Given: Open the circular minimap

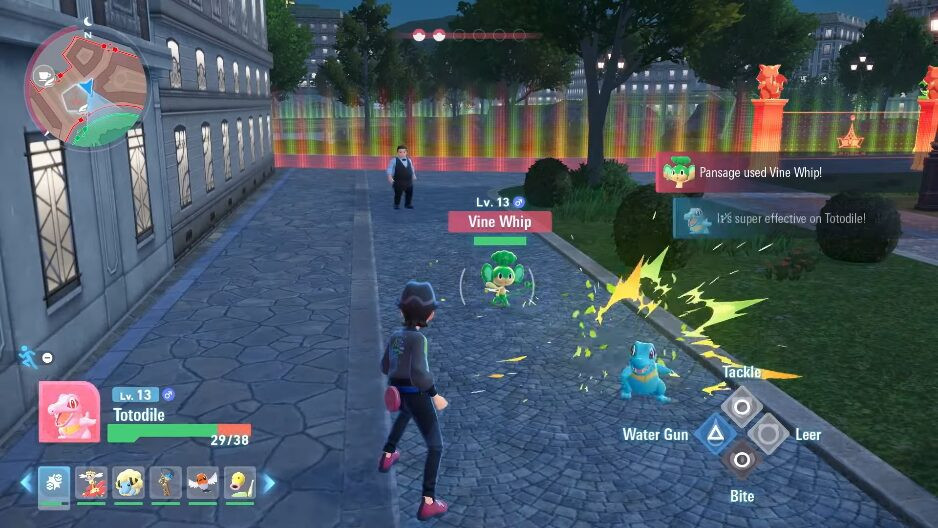Looking at the screenshot, I should click(87, 86).
